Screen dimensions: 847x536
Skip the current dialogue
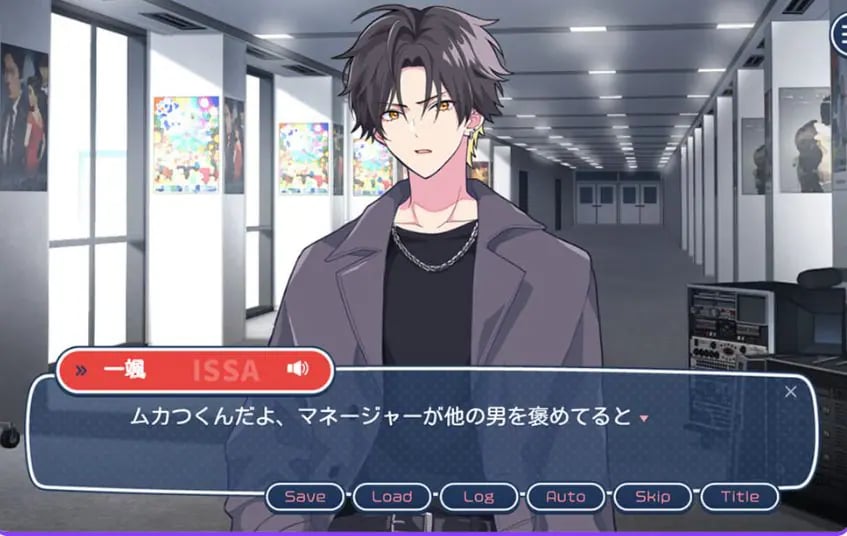point(653,496)
